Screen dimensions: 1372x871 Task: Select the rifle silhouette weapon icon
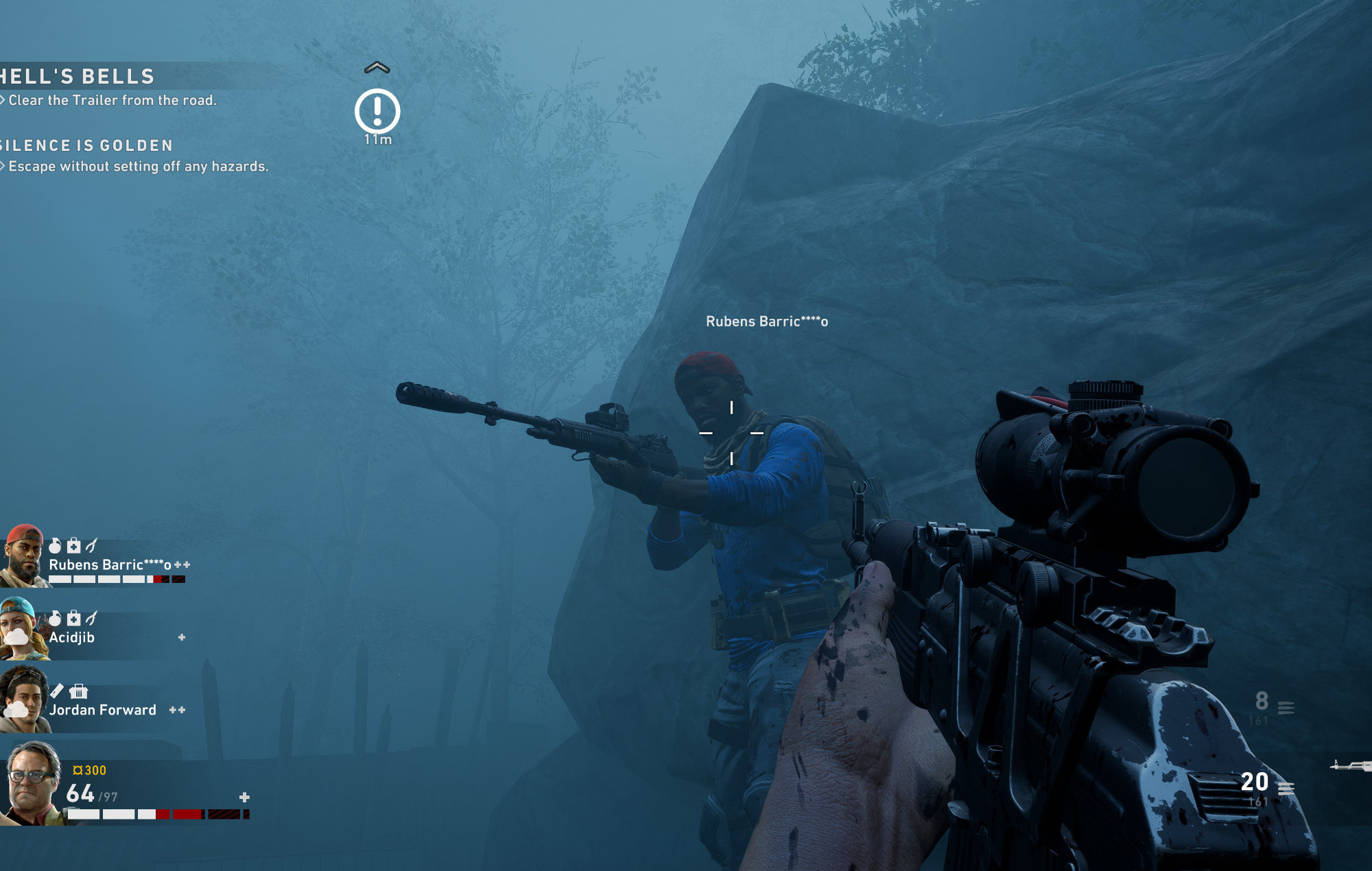pos(1351,765)
